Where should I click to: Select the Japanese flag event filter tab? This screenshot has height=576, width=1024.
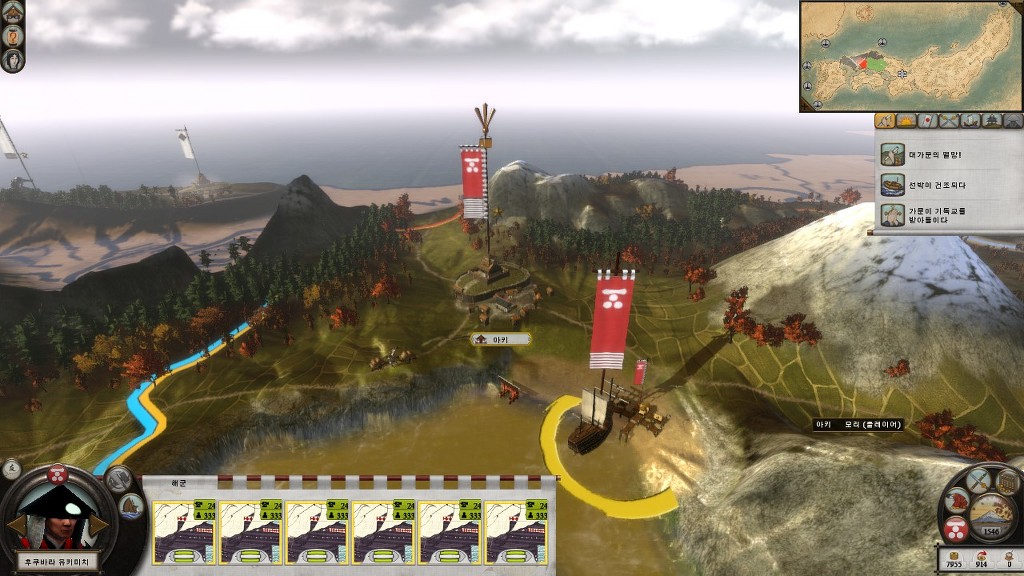[928, 121]
